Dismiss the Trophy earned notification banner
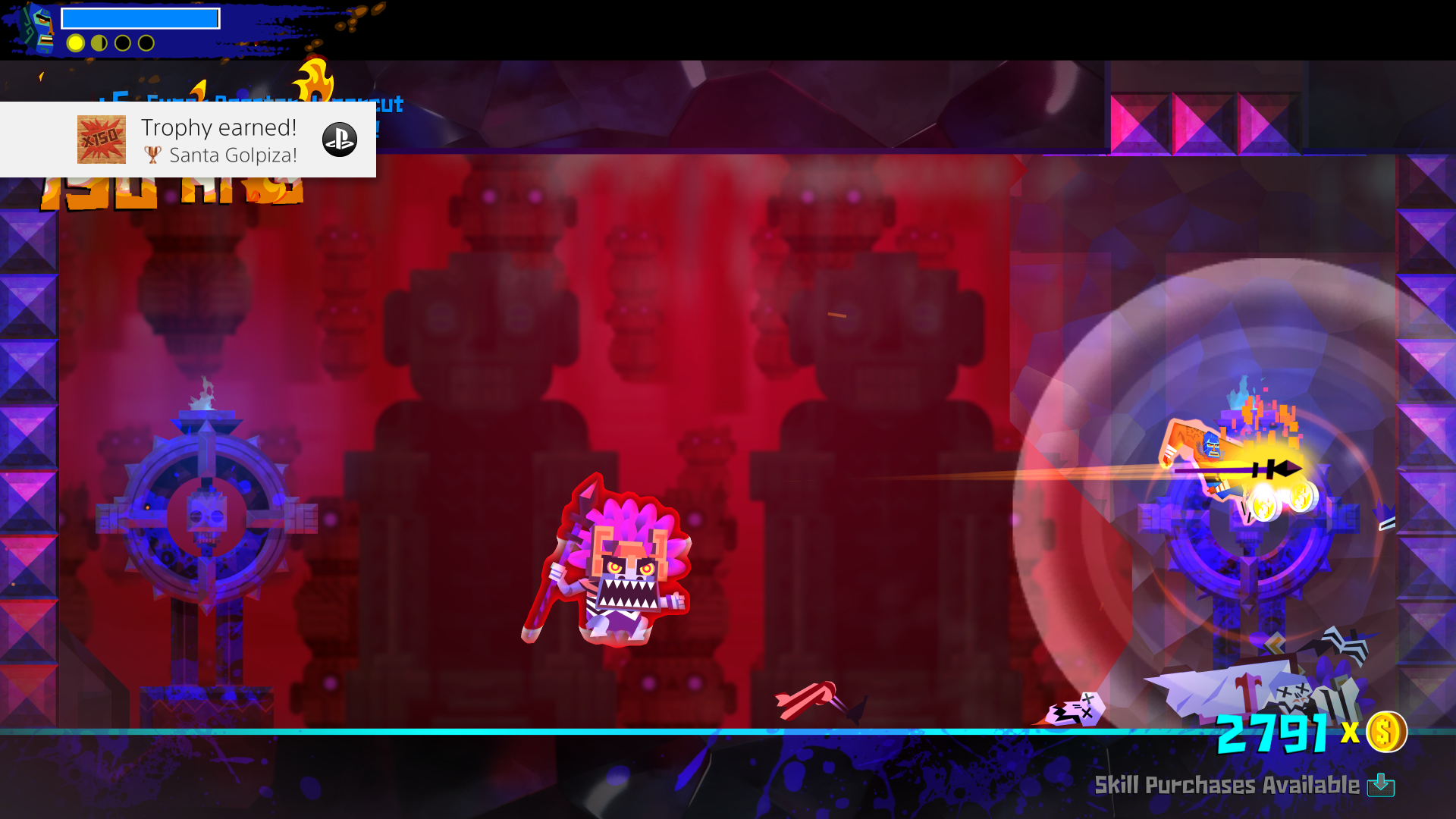This screenshot has width=1456, height=819. point(190,140)
